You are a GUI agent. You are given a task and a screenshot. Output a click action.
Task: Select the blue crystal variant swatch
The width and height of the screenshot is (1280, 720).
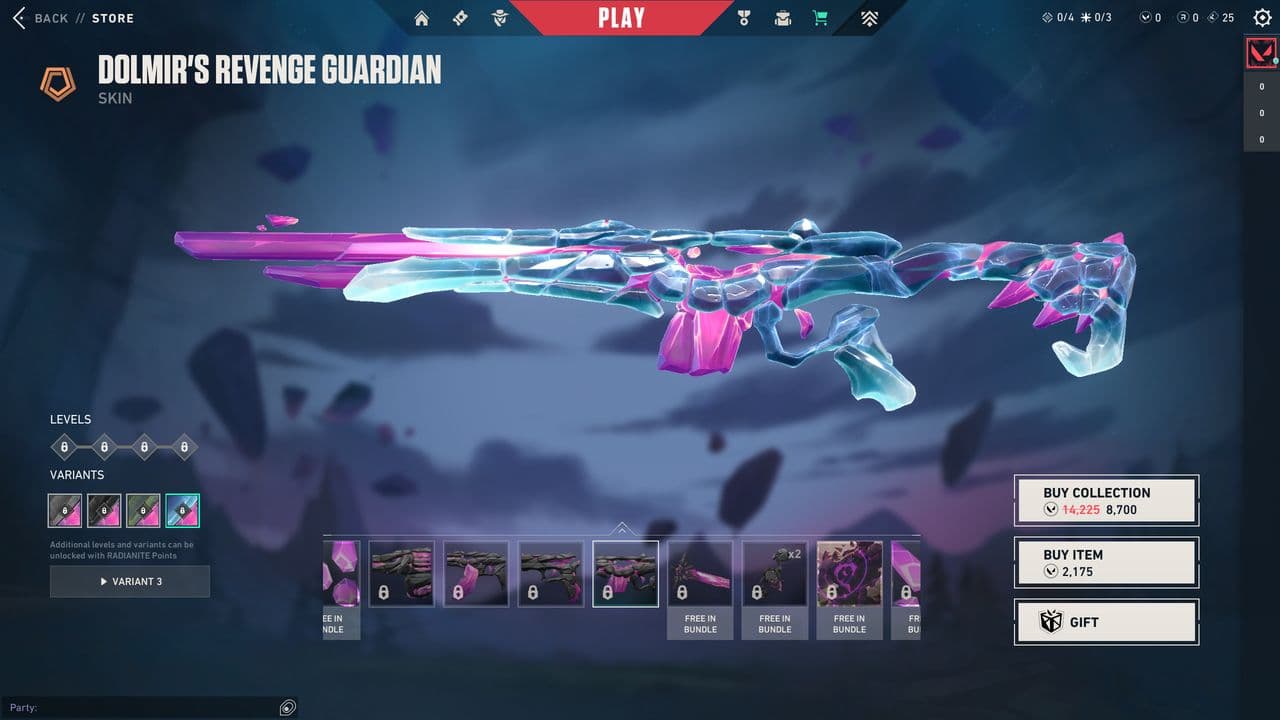point(182,510)
